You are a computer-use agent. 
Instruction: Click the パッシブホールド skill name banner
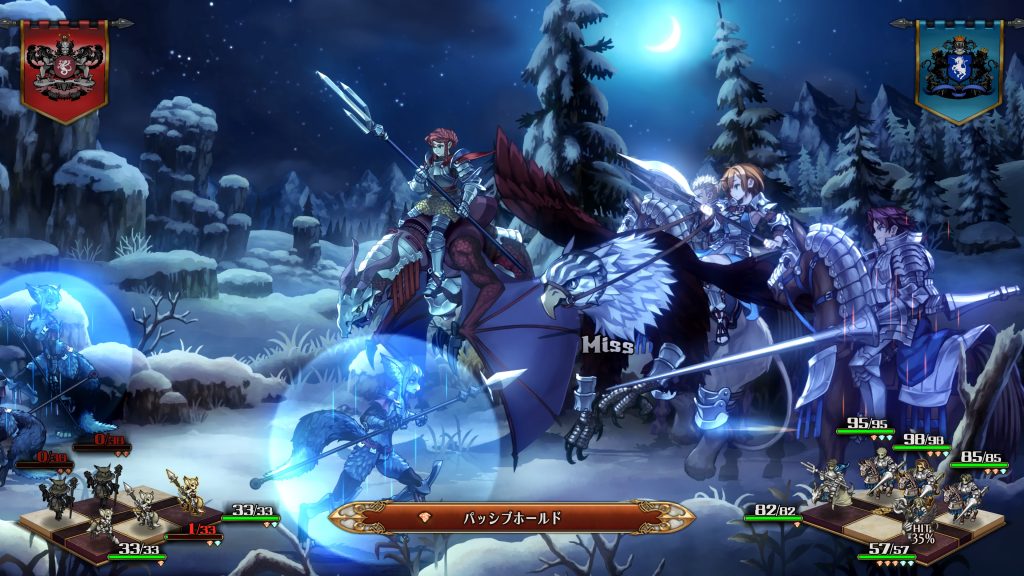(x=511, y=518)
